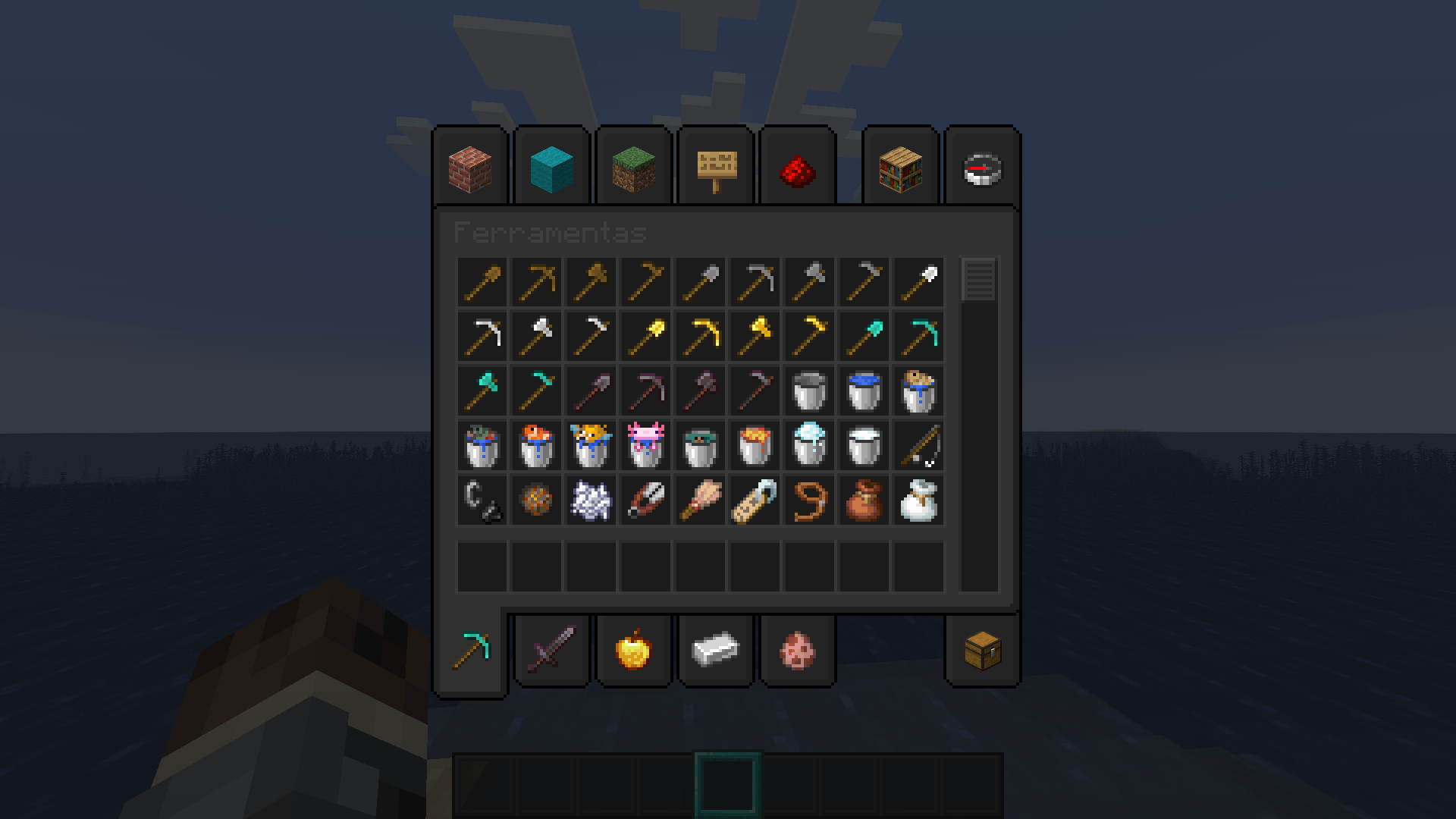Open the search tab with the compass

(x=982, y=168)
